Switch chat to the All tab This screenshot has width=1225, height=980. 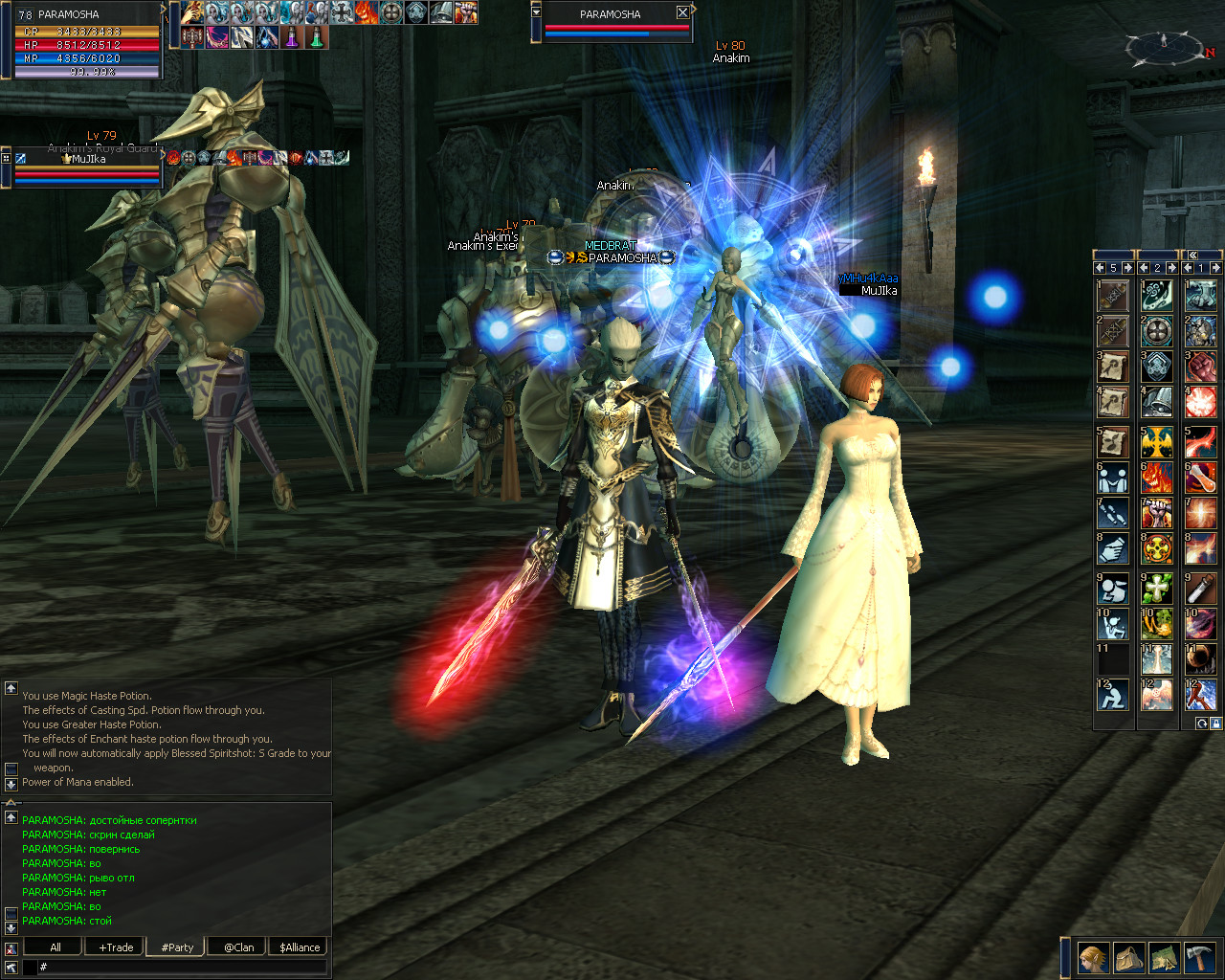point(56,947)
